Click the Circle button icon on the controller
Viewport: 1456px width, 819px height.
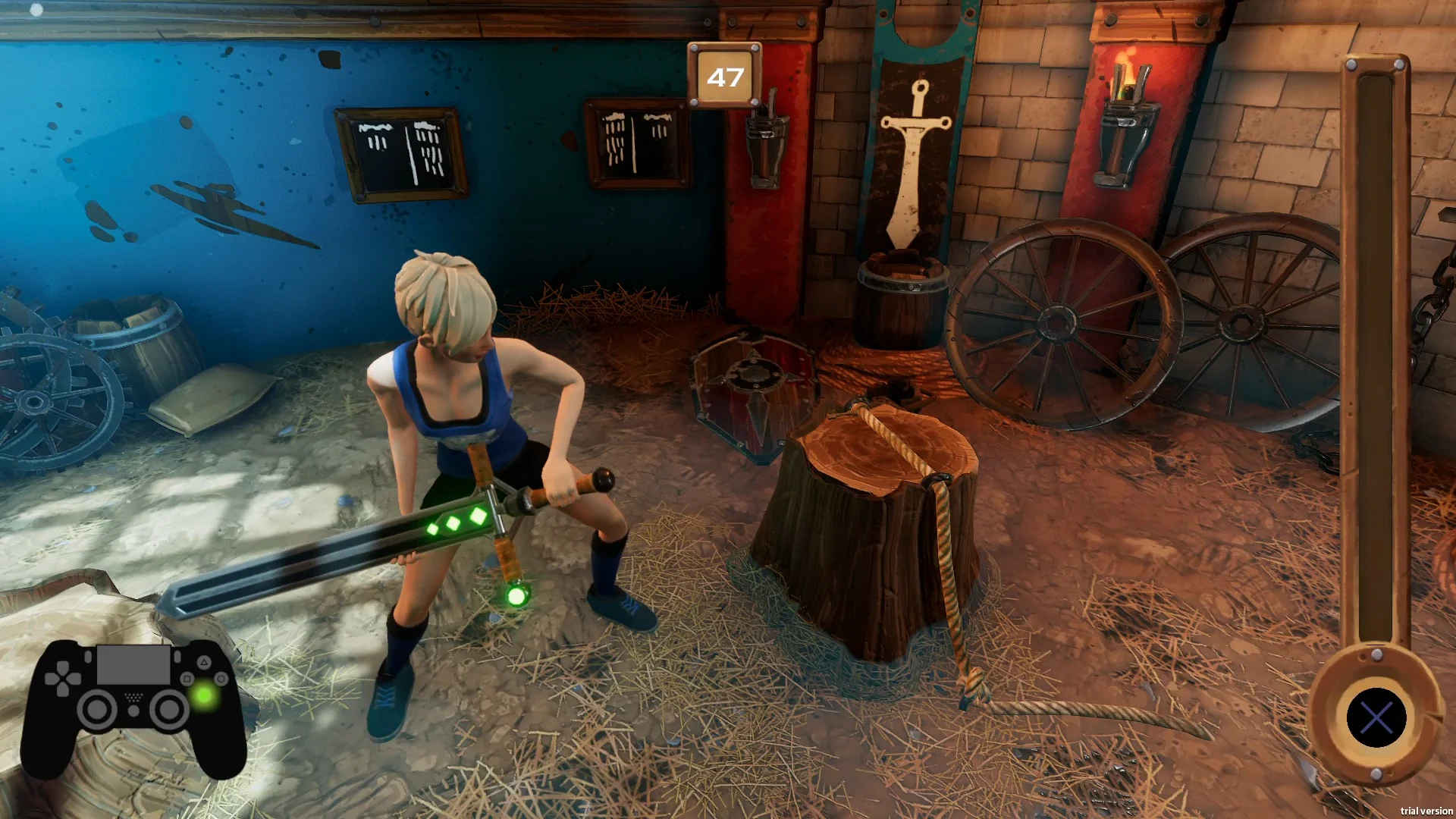click(x=221, y=679)
